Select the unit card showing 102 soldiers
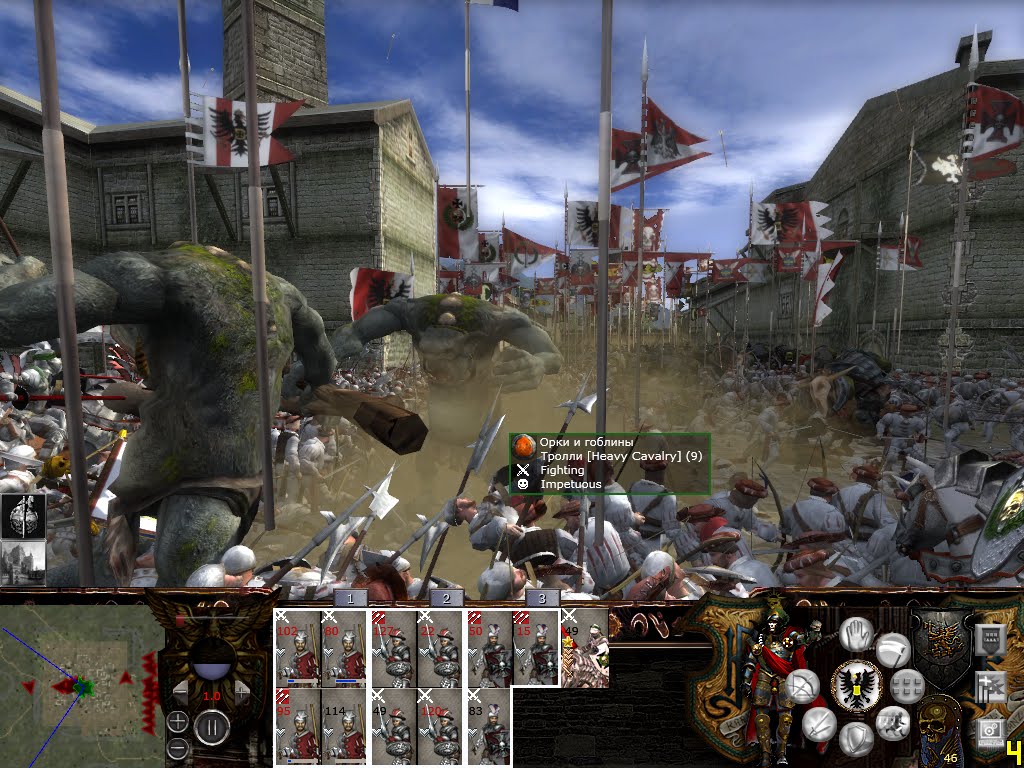 pos(298,648)
